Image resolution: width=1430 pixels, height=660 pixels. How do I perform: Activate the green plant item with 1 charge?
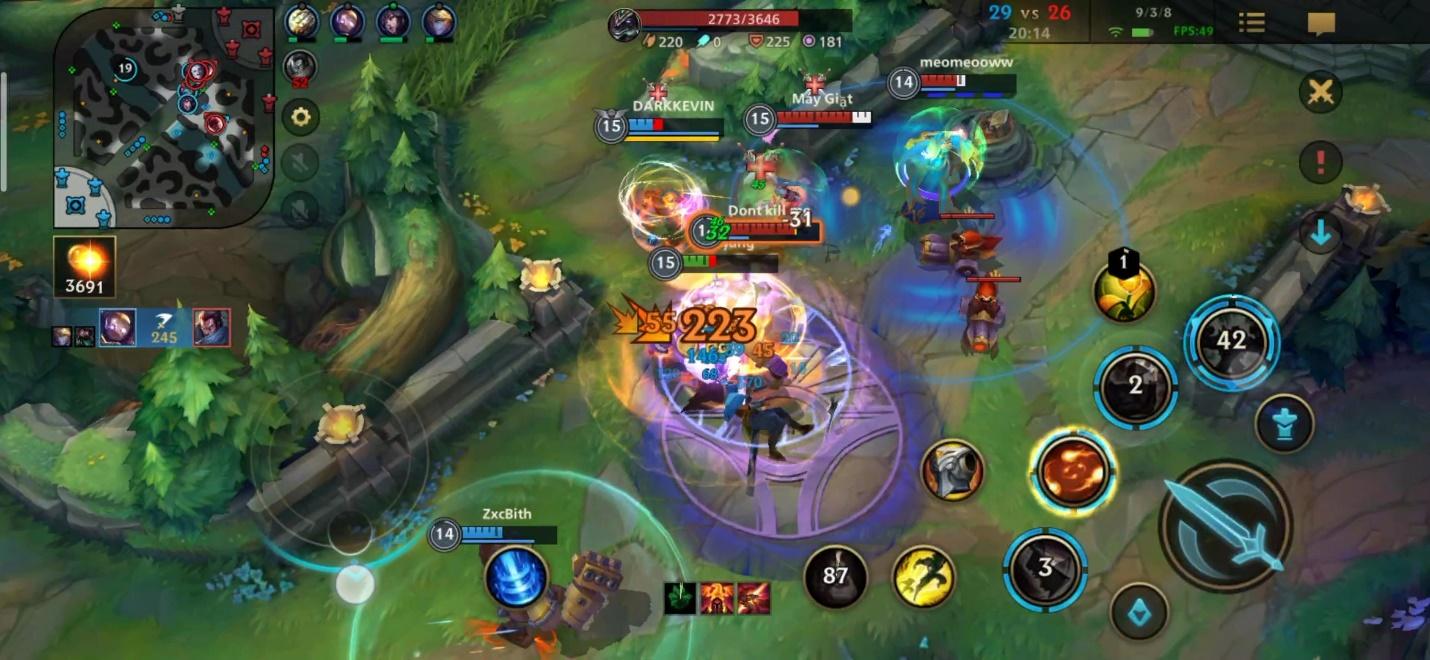click(1124, 291)
